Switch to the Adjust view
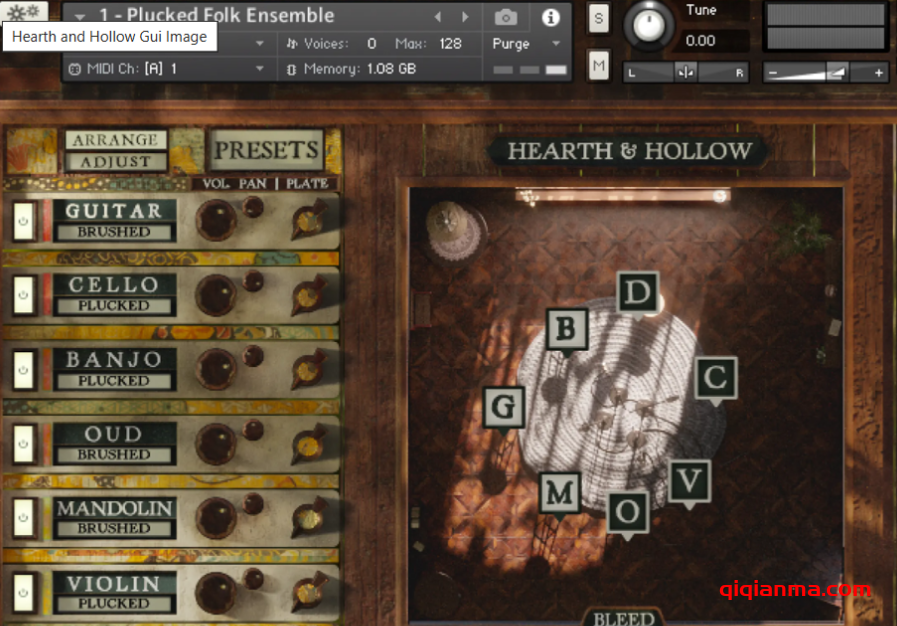Screen dimensions: 897x626 coord(116,162)
